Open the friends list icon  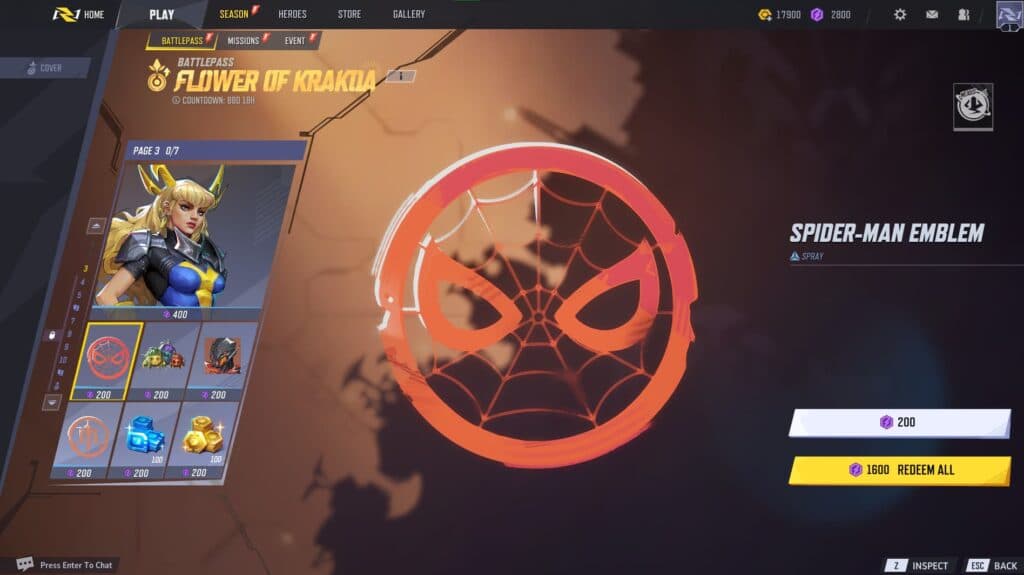(x=964, y=14)
